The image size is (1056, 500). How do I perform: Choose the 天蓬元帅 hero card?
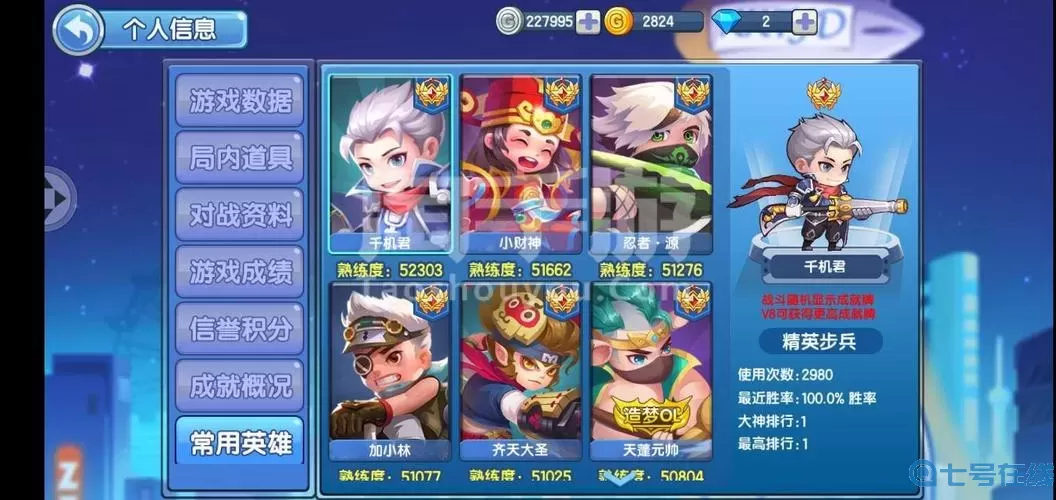[x=651, y=368]
